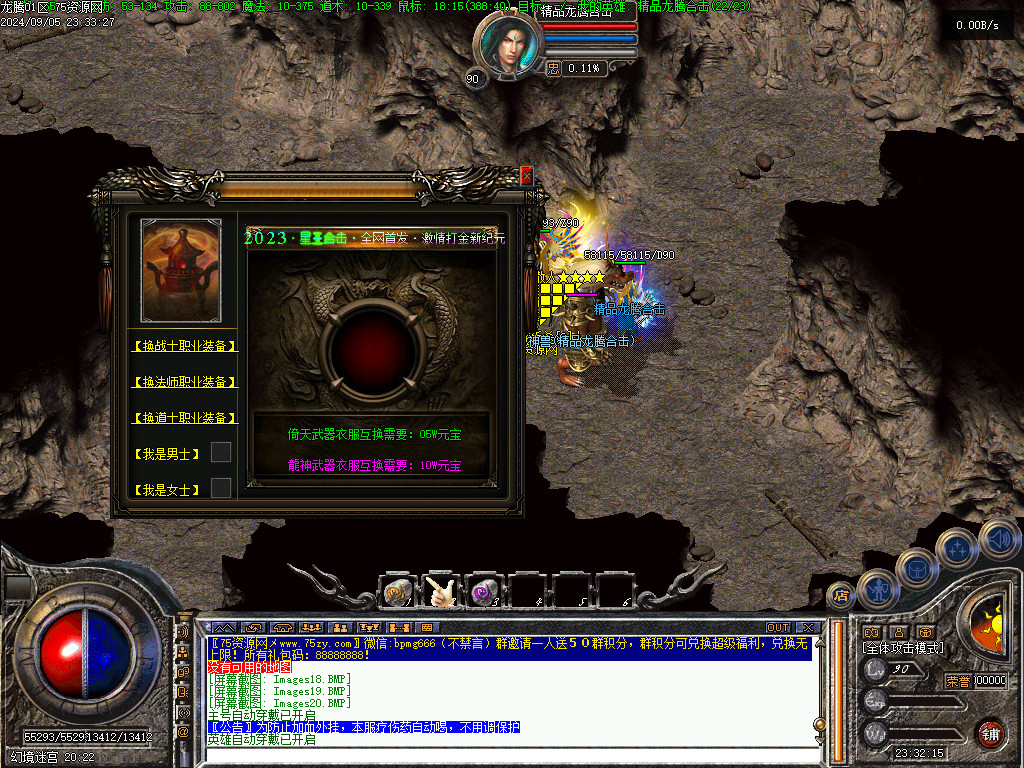Switch the 全体攻击模式 attack mode
This screenshot has width=1024, height=768.
coord(902,648)
